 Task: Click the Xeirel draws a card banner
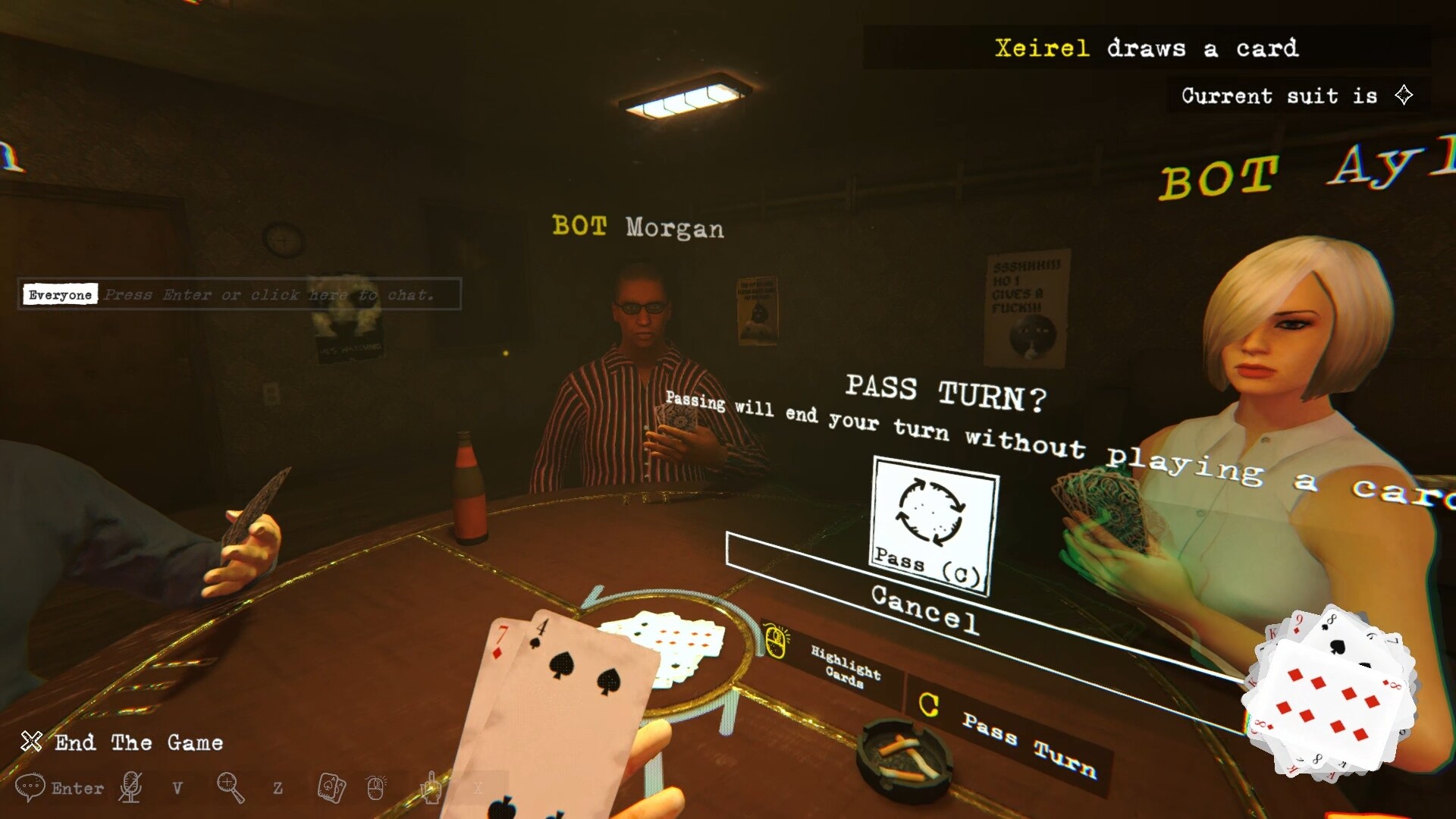1147,49
